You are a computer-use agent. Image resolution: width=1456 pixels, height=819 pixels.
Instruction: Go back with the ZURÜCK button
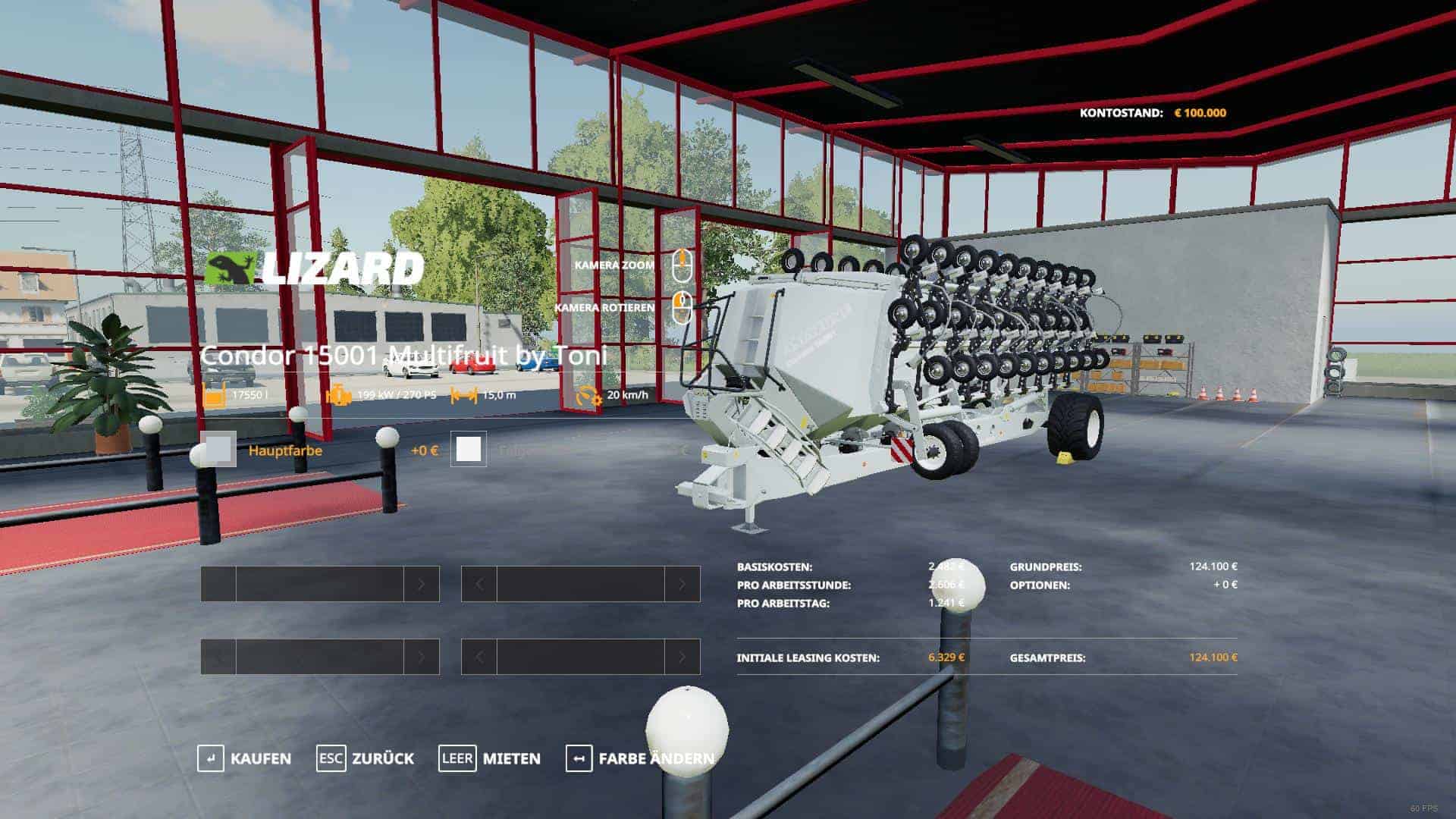pyautogui.click(x=366, y=758)
